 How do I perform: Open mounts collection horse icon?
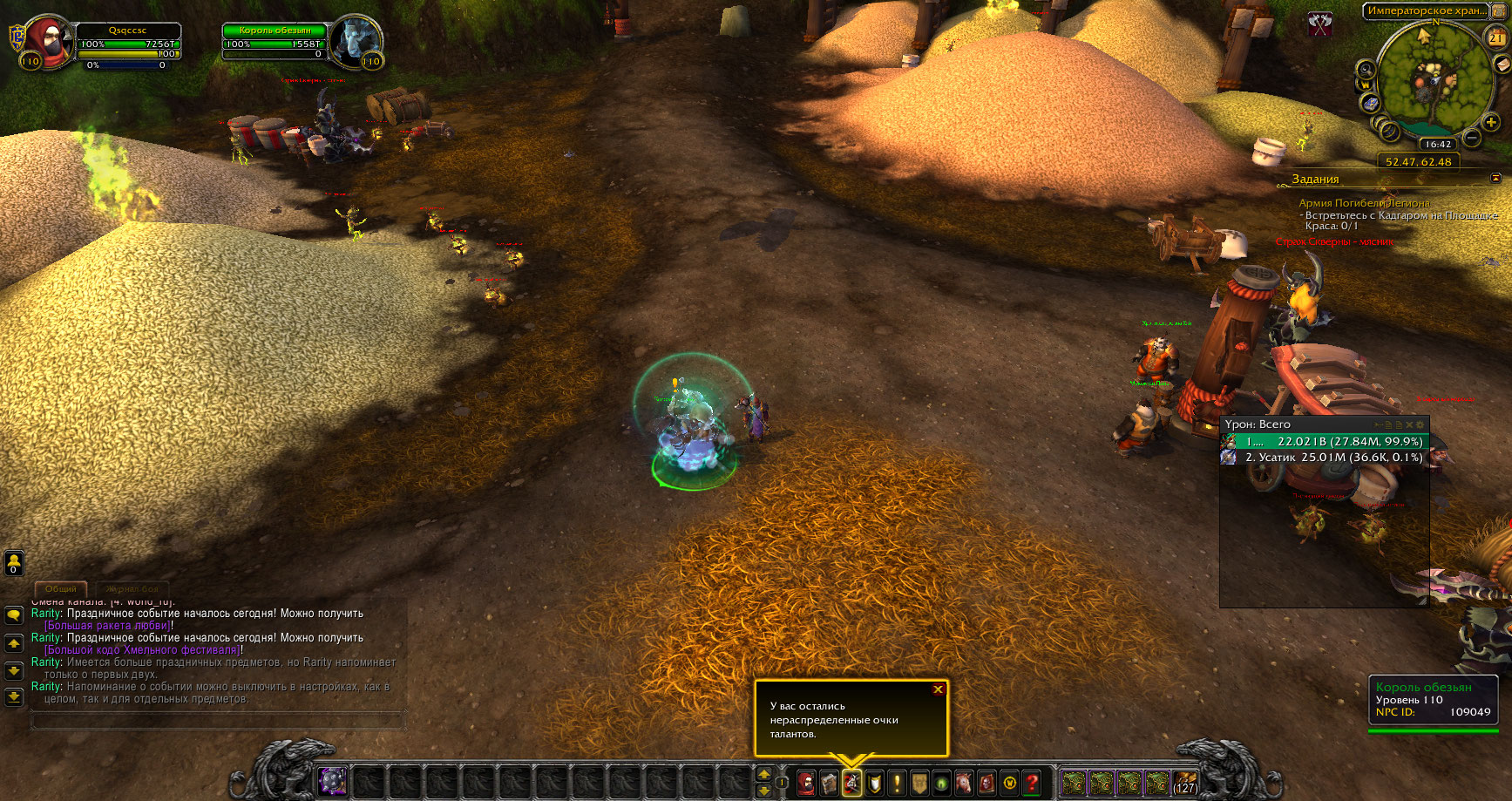click(x=964, y=784)
